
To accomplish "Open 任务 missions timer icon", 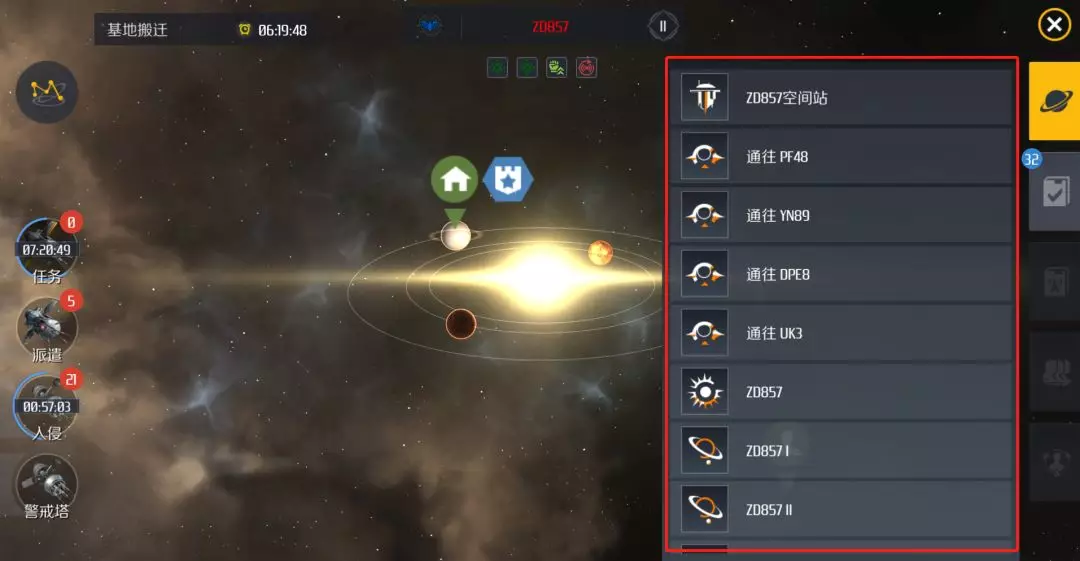I will click(47, 249).
